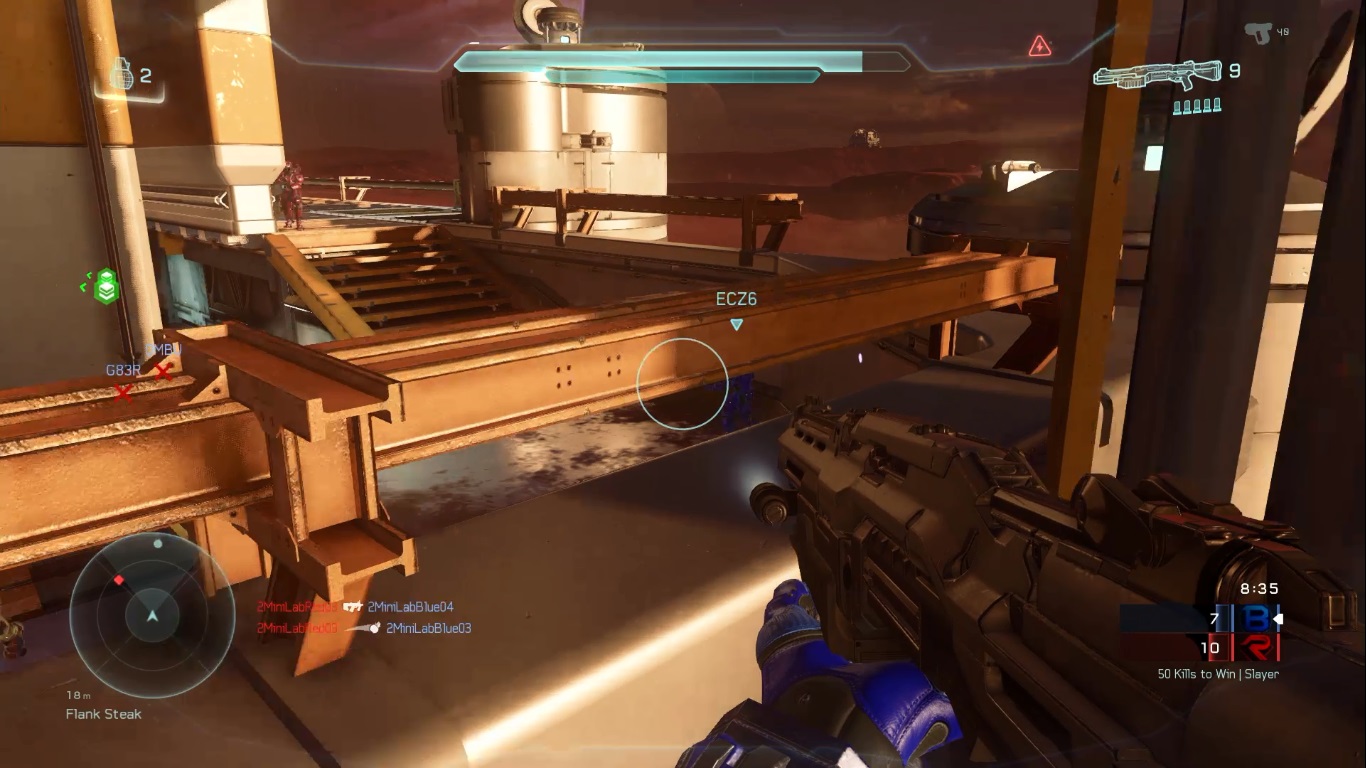Click the red warning triangle icon

tap(1040, 46)
